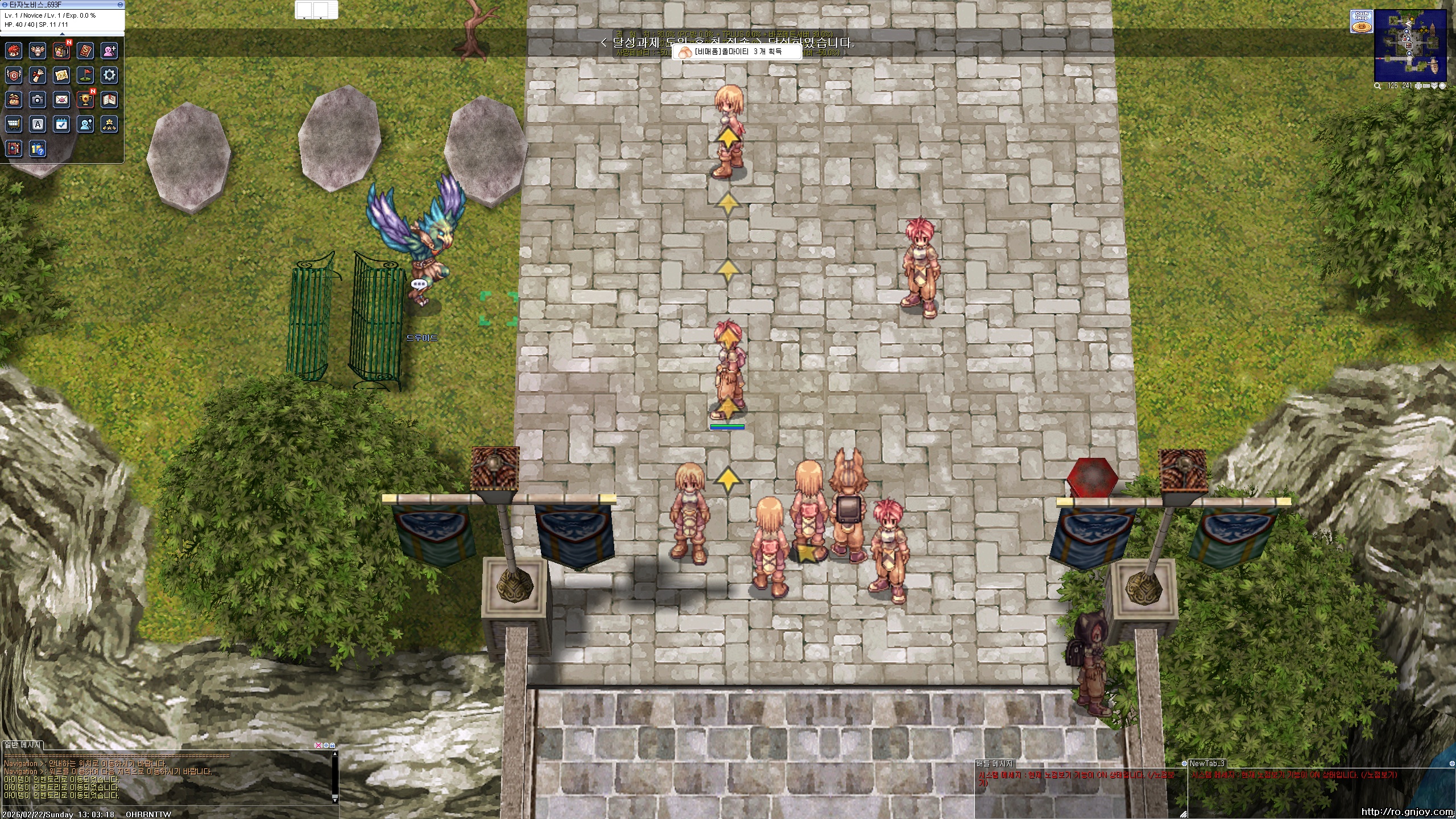This screenshot has height=819, width=1456.
Task: Open the skill book icon marked S
Action: tap(85, 51)
